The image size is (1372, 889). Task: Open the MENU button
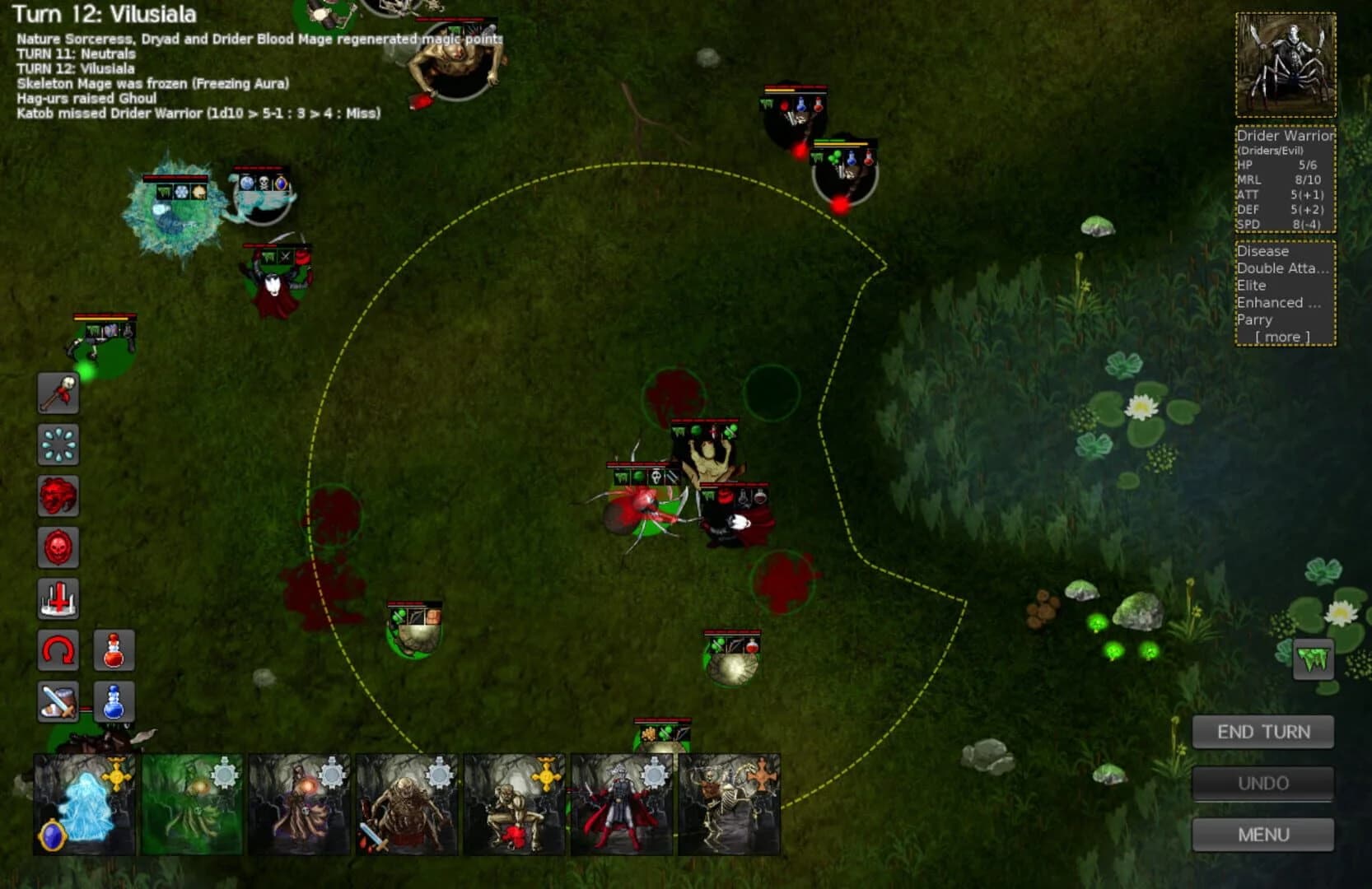(1263, 835)
